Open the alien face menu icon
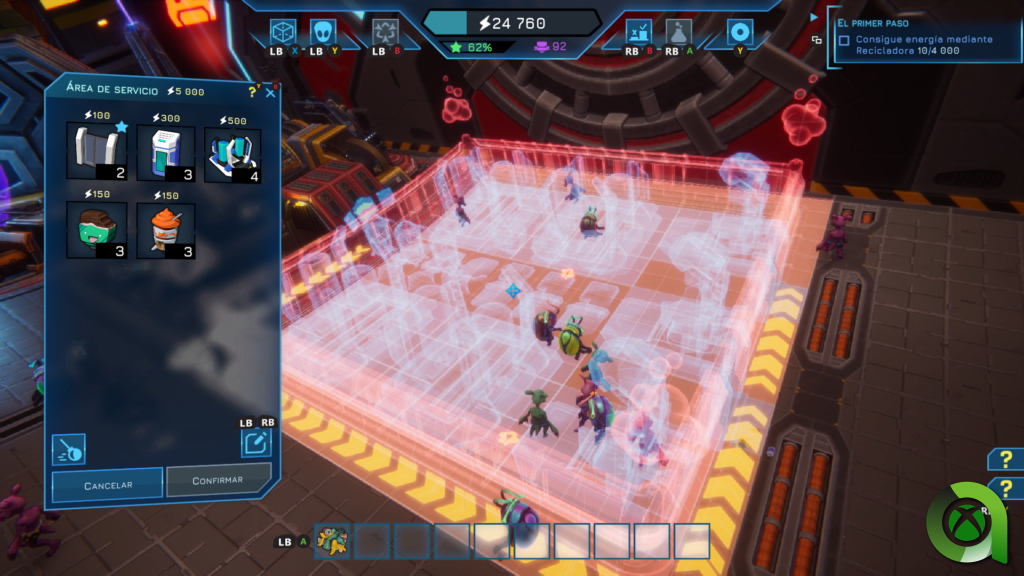The image size is (1024, 576). click(x=323, y=32)
